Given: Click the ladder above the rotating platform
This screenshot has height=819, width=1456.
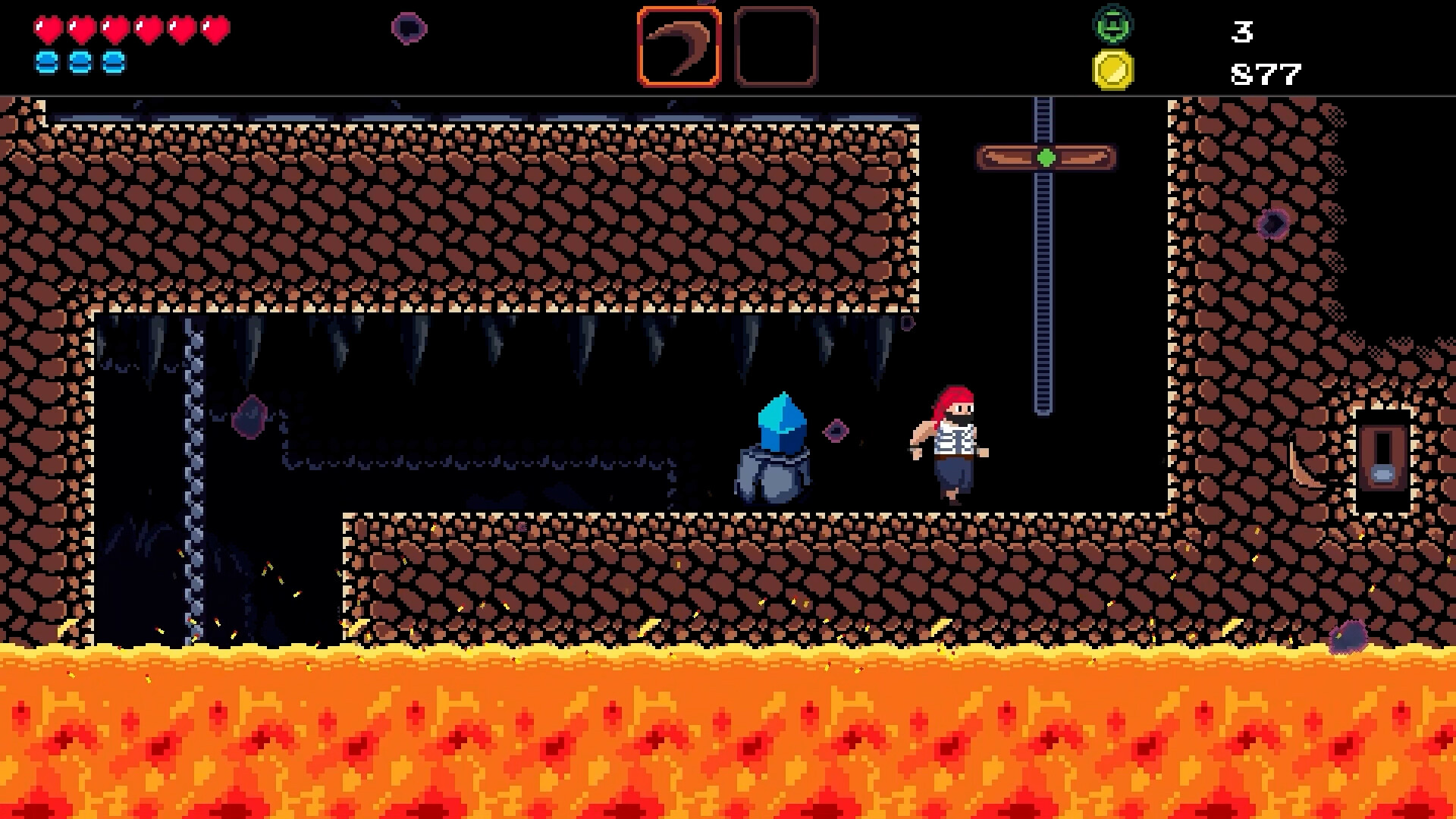Looking at the screenshot, I should pyautogui.click(x=1045, y=118).
